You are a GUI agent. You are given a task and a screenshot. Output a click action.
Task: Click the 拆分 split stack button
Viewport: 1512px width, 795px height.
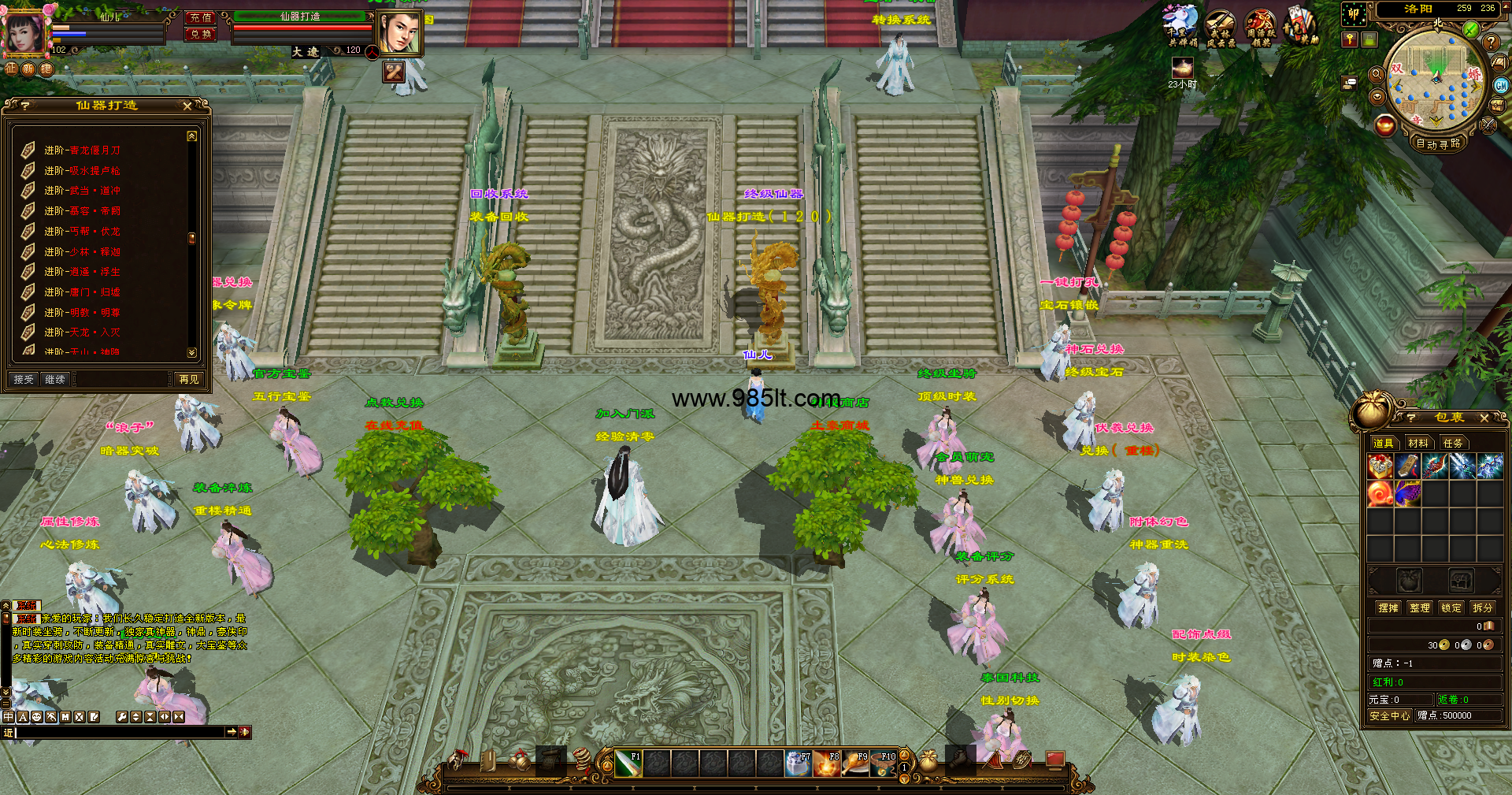(1483, 607)
